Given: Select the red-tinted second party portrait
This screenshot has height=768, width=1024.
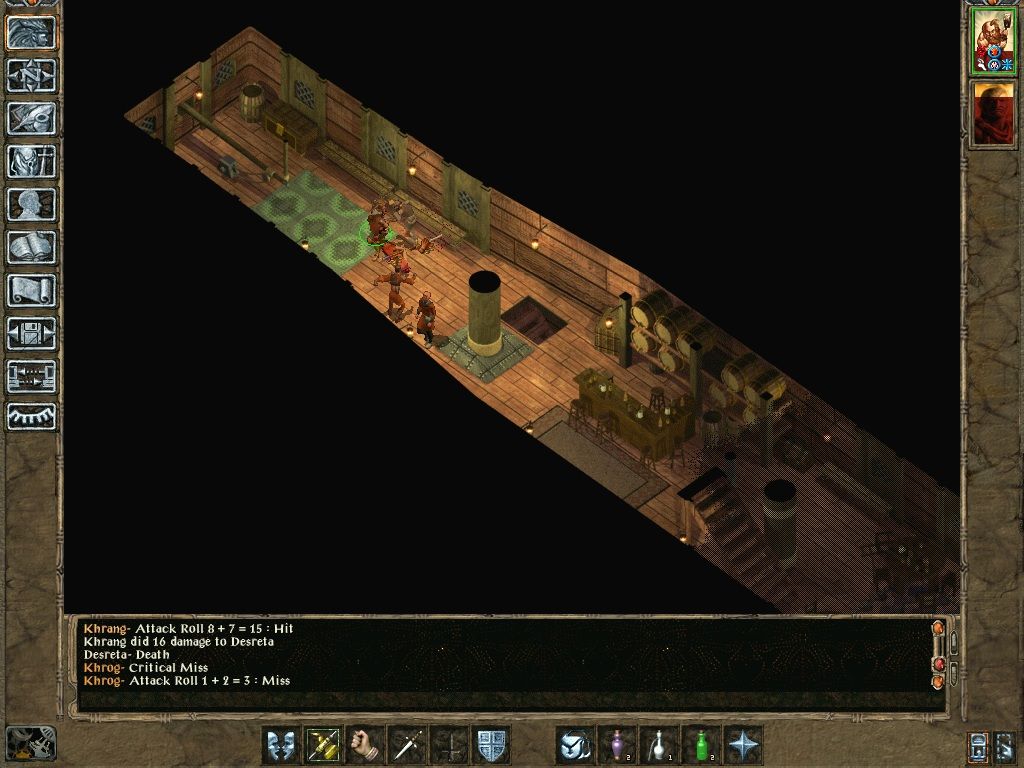Looking at the screenshot, I should coord(993,113).
